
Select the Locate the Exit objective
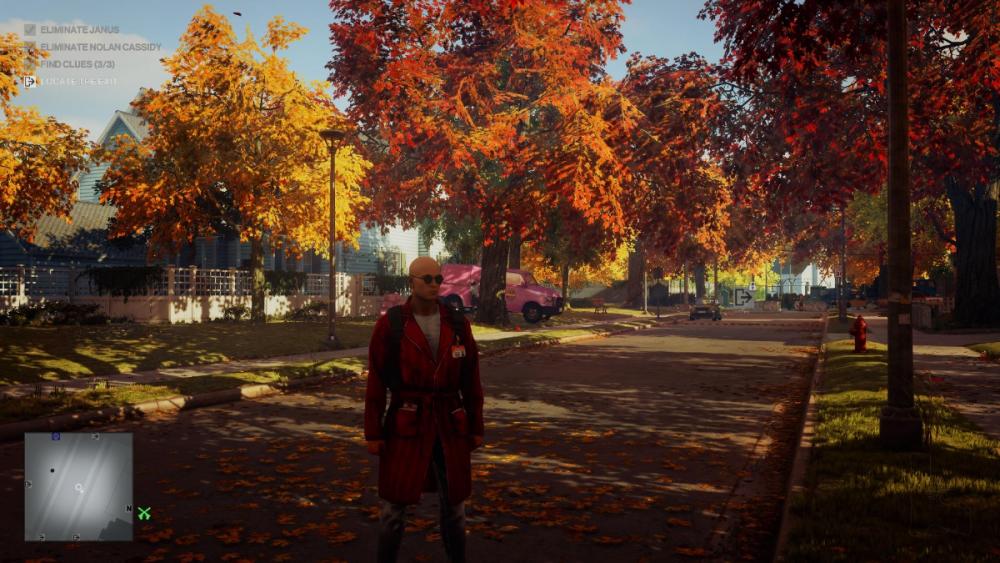pos(79,81)
